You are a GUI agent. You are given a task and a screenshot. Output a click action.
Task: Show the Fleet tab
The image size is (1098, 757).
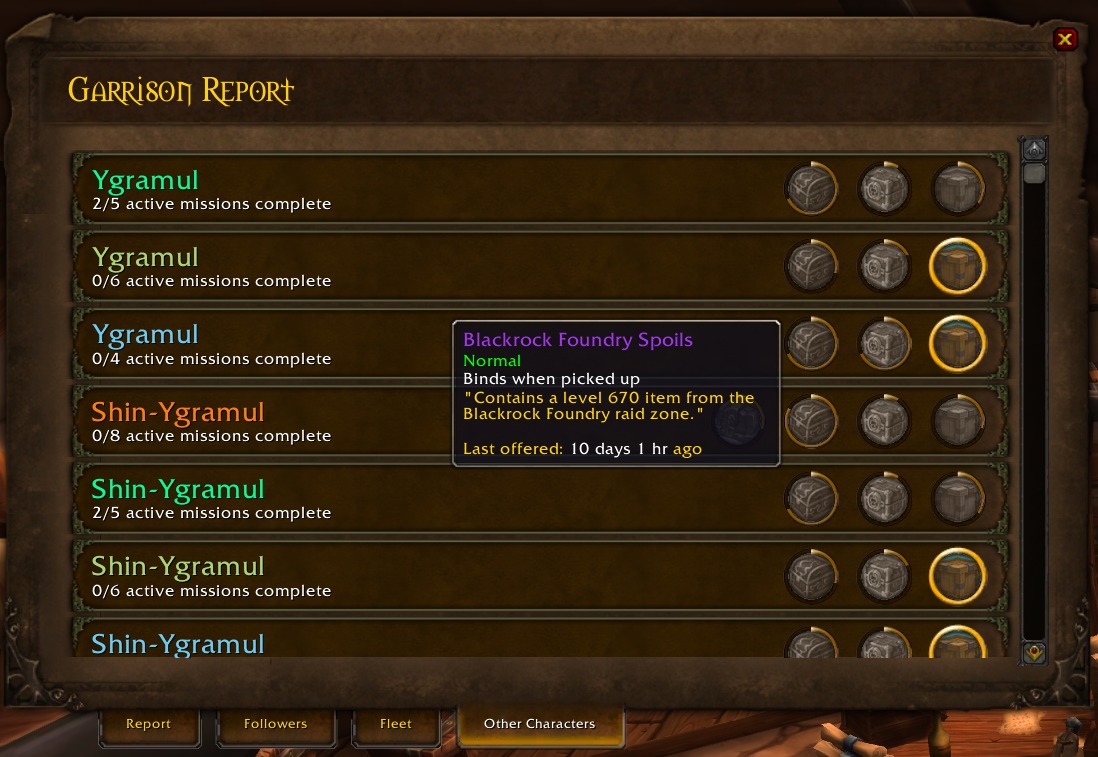coord(396,724)
